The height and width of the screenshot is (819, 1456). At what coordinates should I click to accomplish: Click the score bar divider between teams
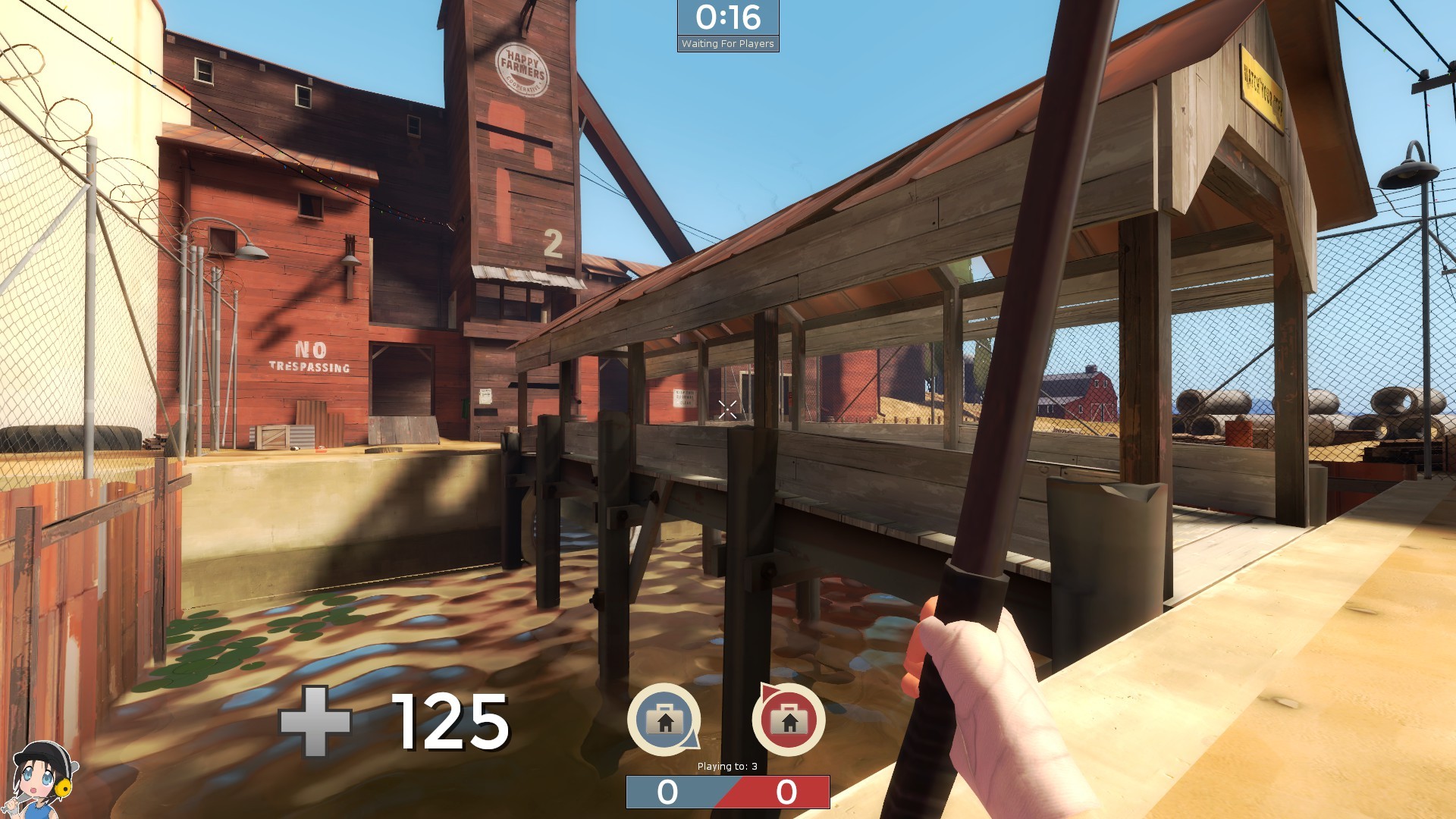726,792
